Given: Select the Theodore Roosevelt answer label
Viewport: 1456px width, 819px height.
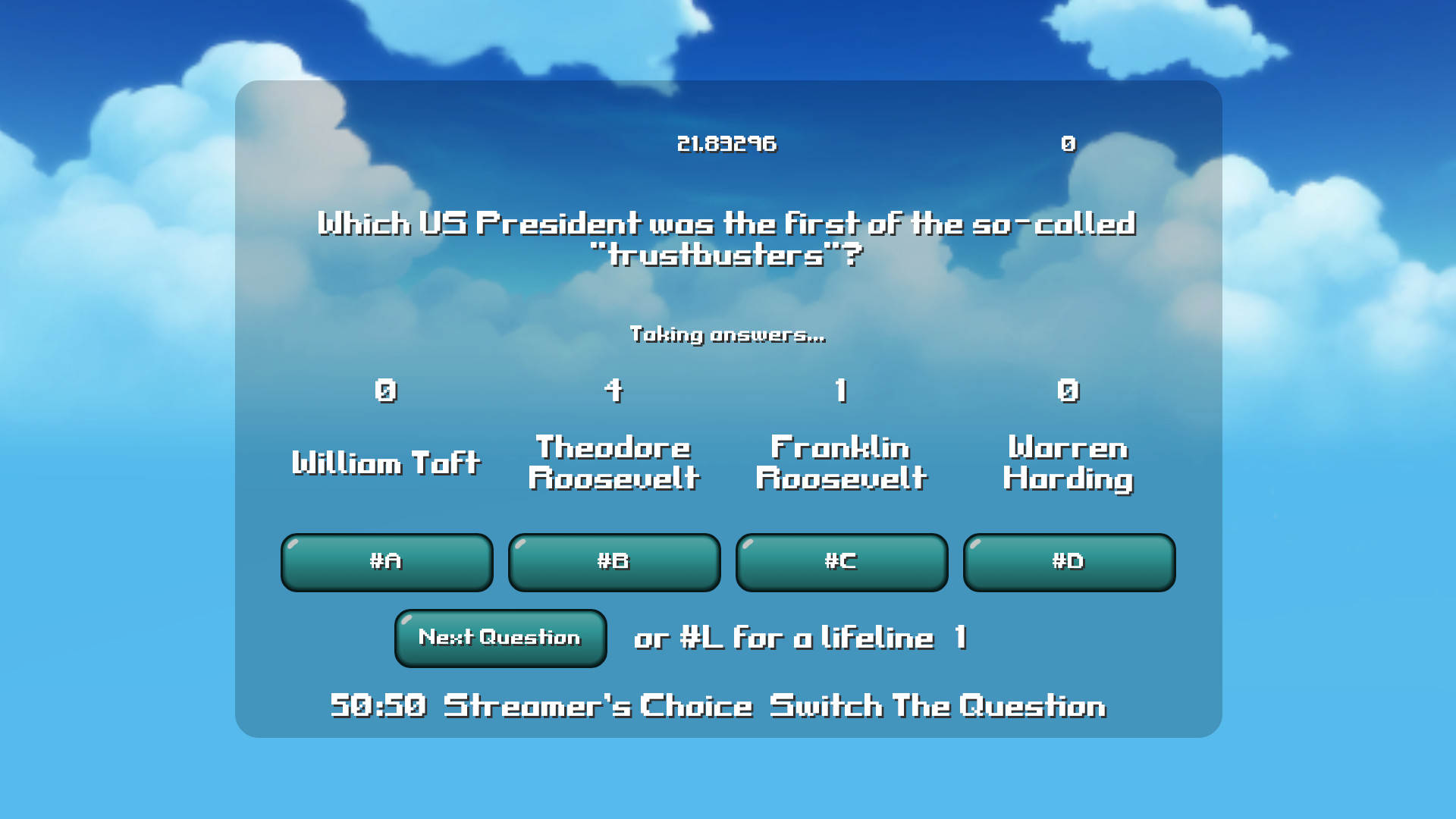Looking at the screenshot, I should 613,463.
